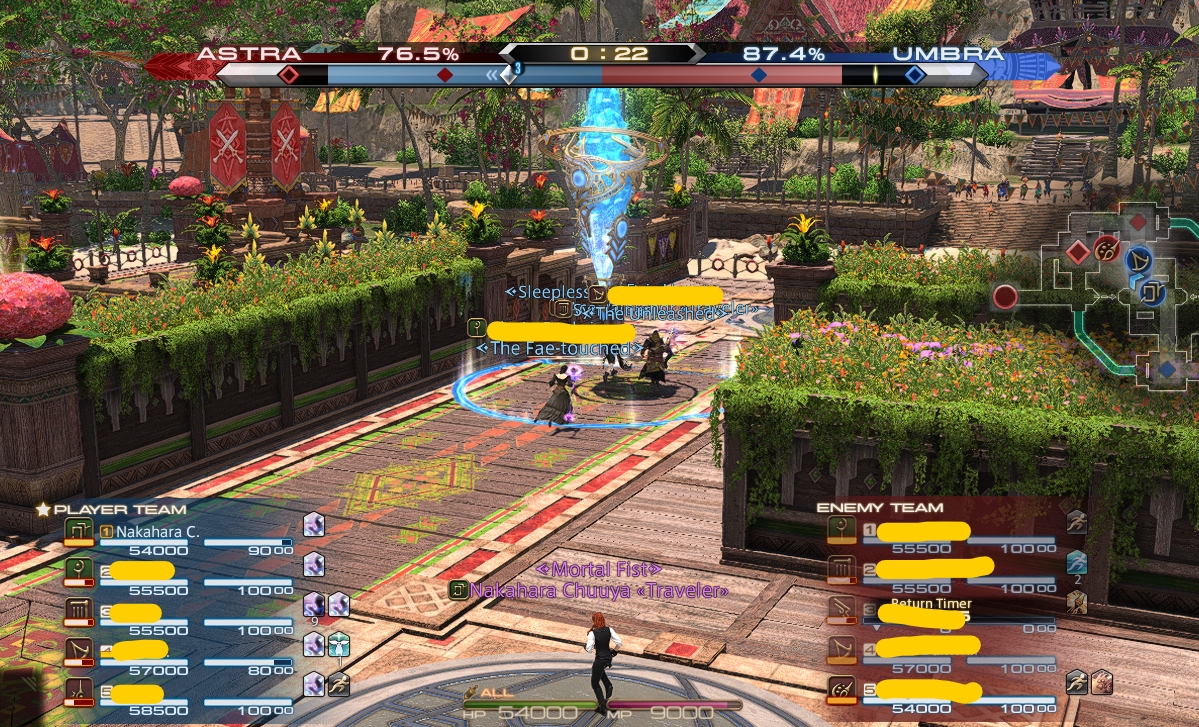Click the blue sprint buff on enemy 2
The image size is (1199, 727).
[x=1076, y=562]
